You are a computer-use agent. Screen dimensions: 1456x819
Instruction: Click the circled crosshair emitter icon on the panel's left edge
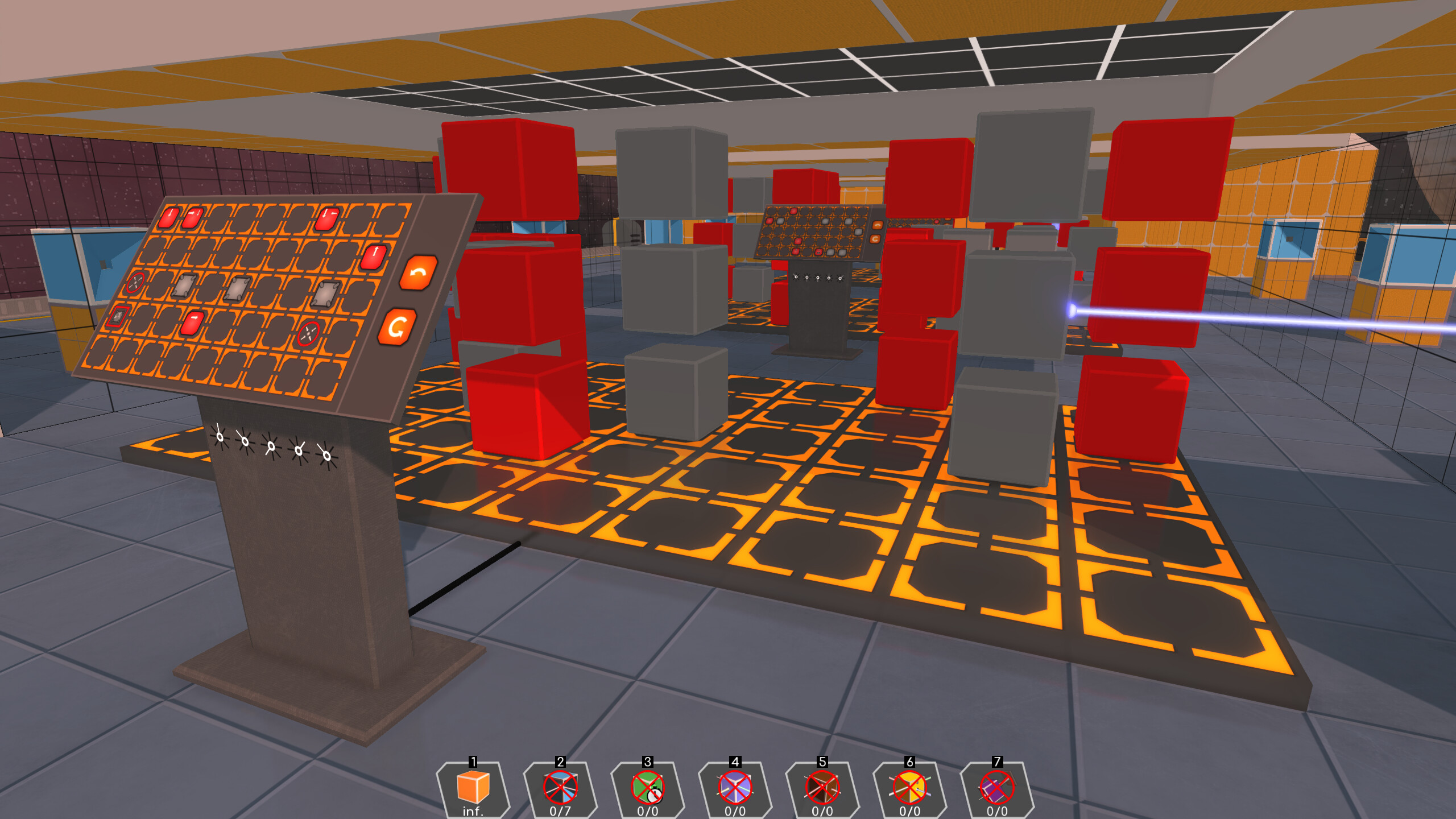(x=136, y=282)
